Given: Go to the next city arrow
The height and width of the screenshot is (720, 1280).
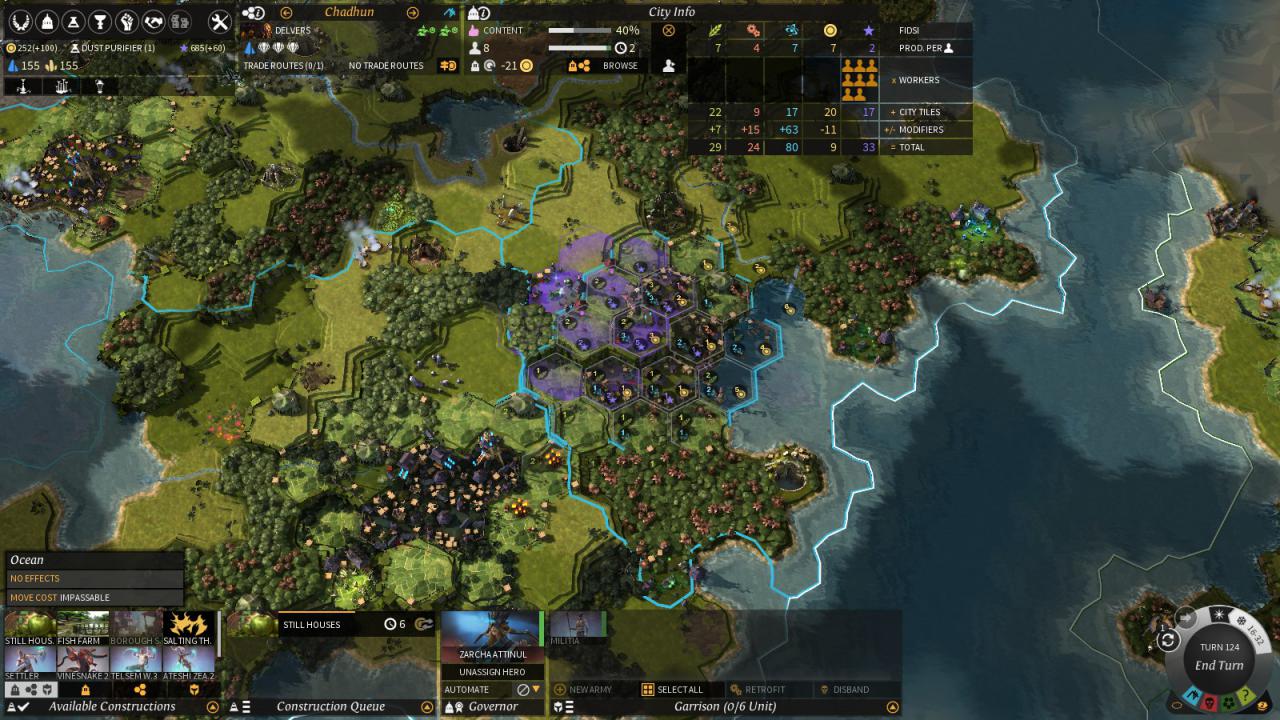Looking at the screenshot, I should (x=412, y=12).
